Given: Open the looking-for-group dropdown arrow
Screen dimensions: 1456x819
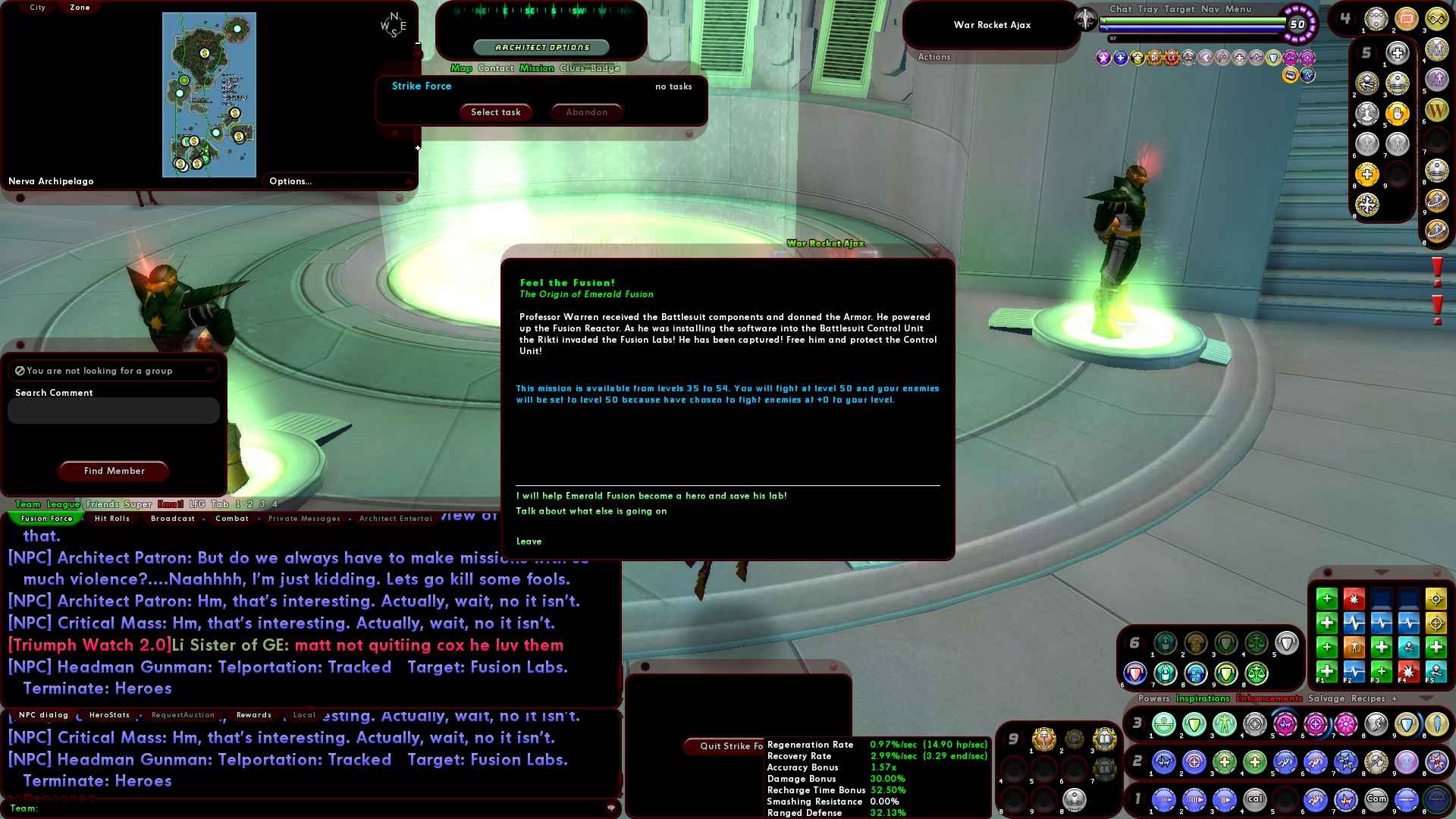Looking at the screenshot, I should point(210,371).
